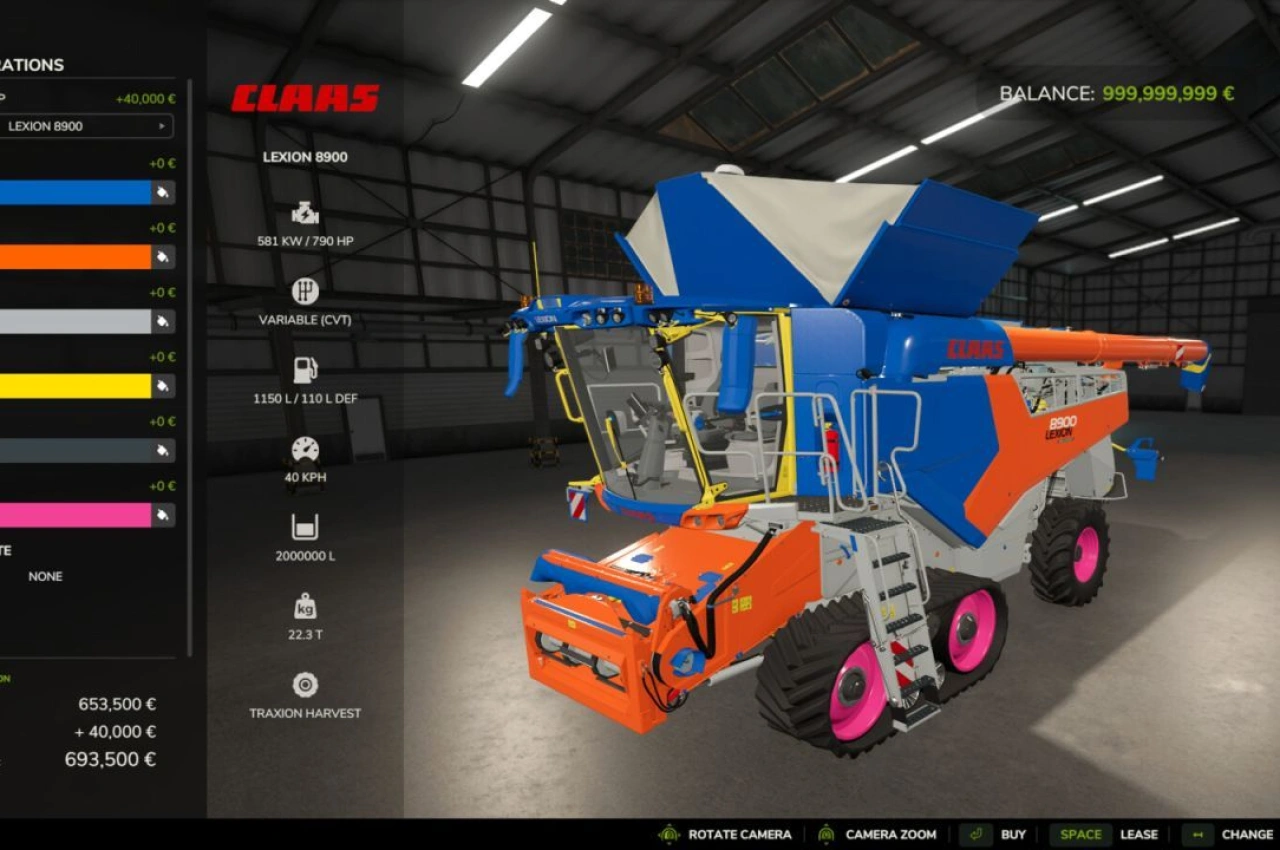
Task: Click the 2000000 L capacity icon
Action: [x=303, y=527]
